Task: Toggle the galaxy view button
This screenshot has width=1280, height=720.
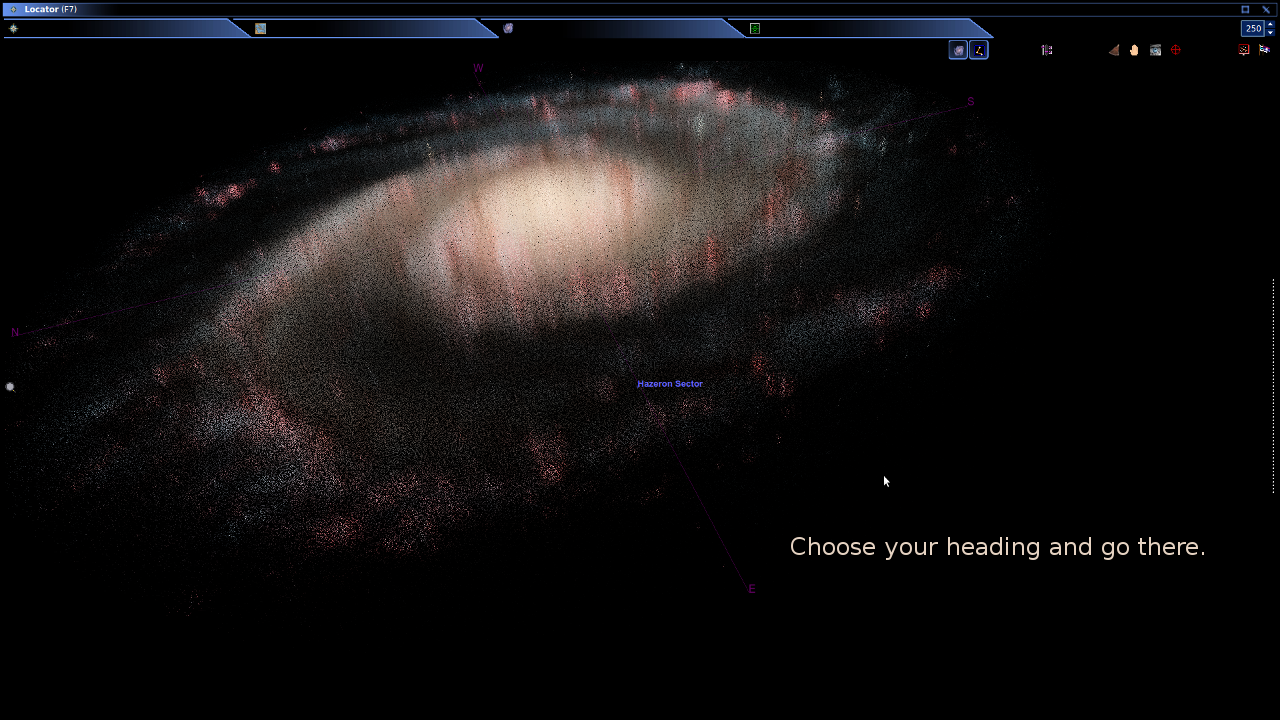Action: tap(958, 50)
